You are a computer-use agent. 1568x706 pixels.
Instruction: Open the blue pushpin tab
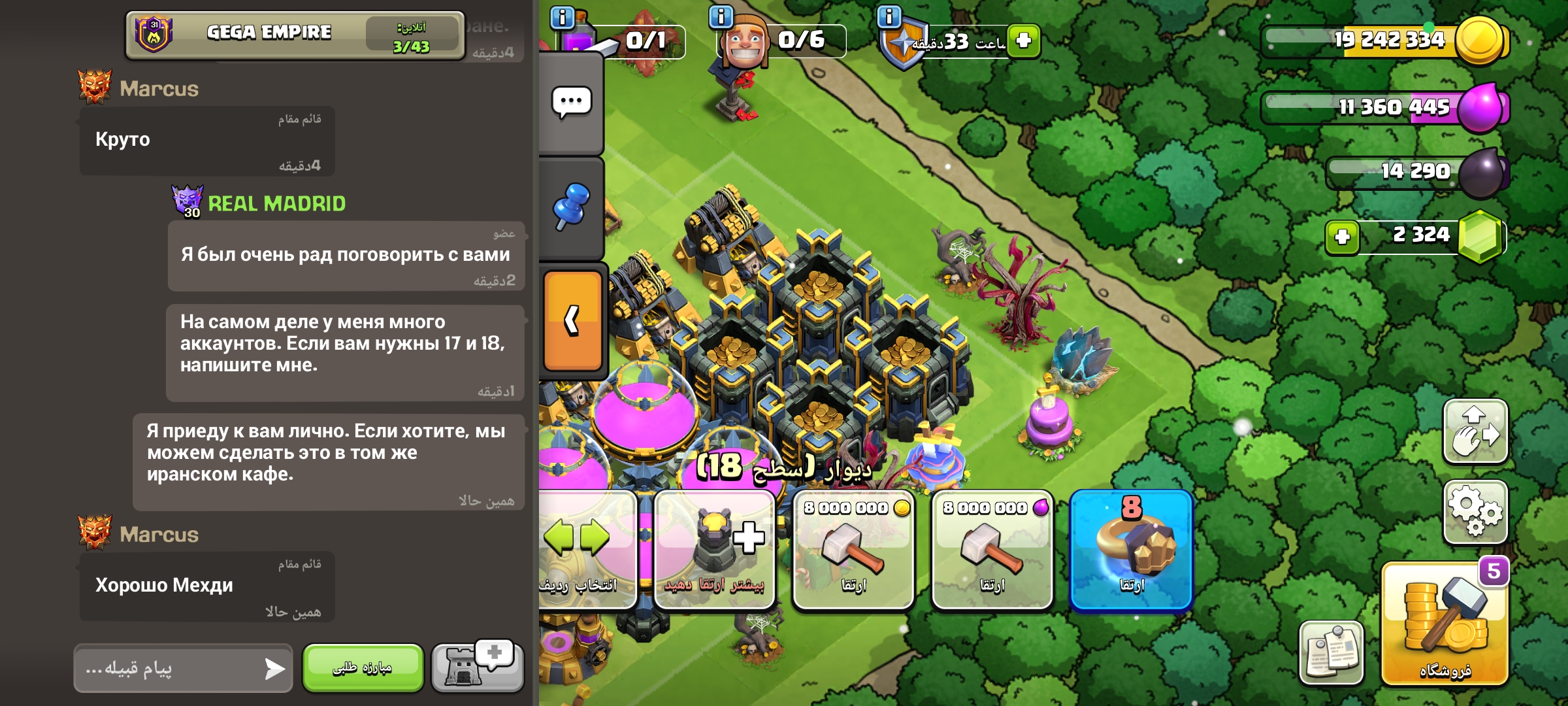click(x=572, y=207)
